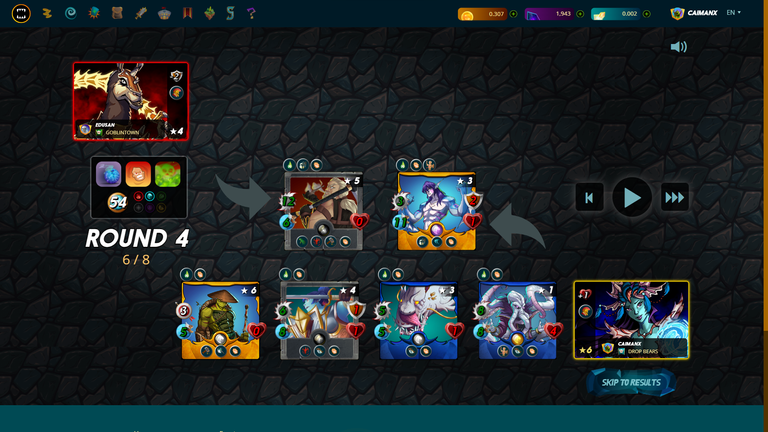
Task: Select EDUSAN's llama summoner card
Action: [130, 101]
